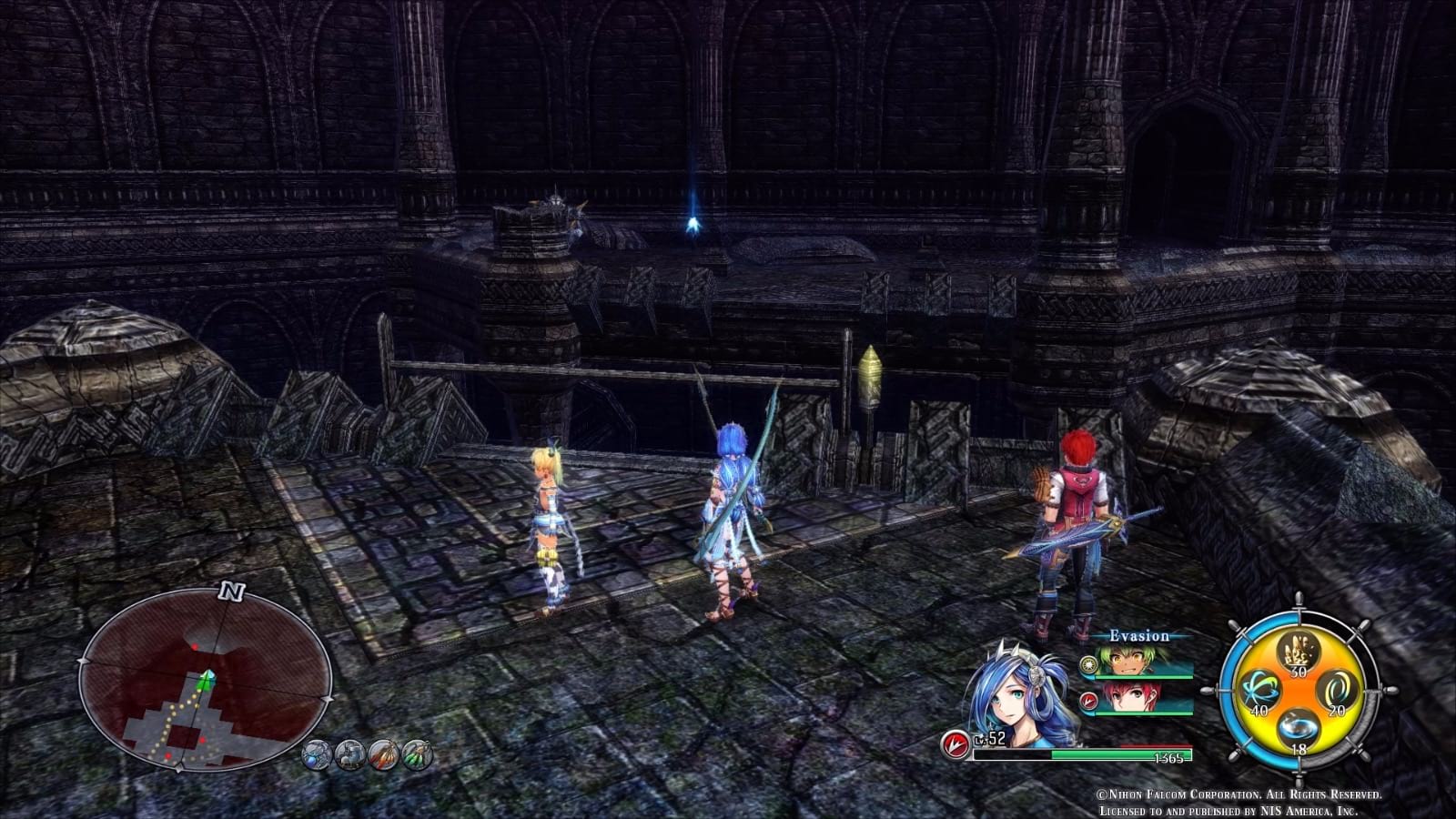Click the Evasion status label
This screenshot has height=819, width=1456.
click(1139, 636)
